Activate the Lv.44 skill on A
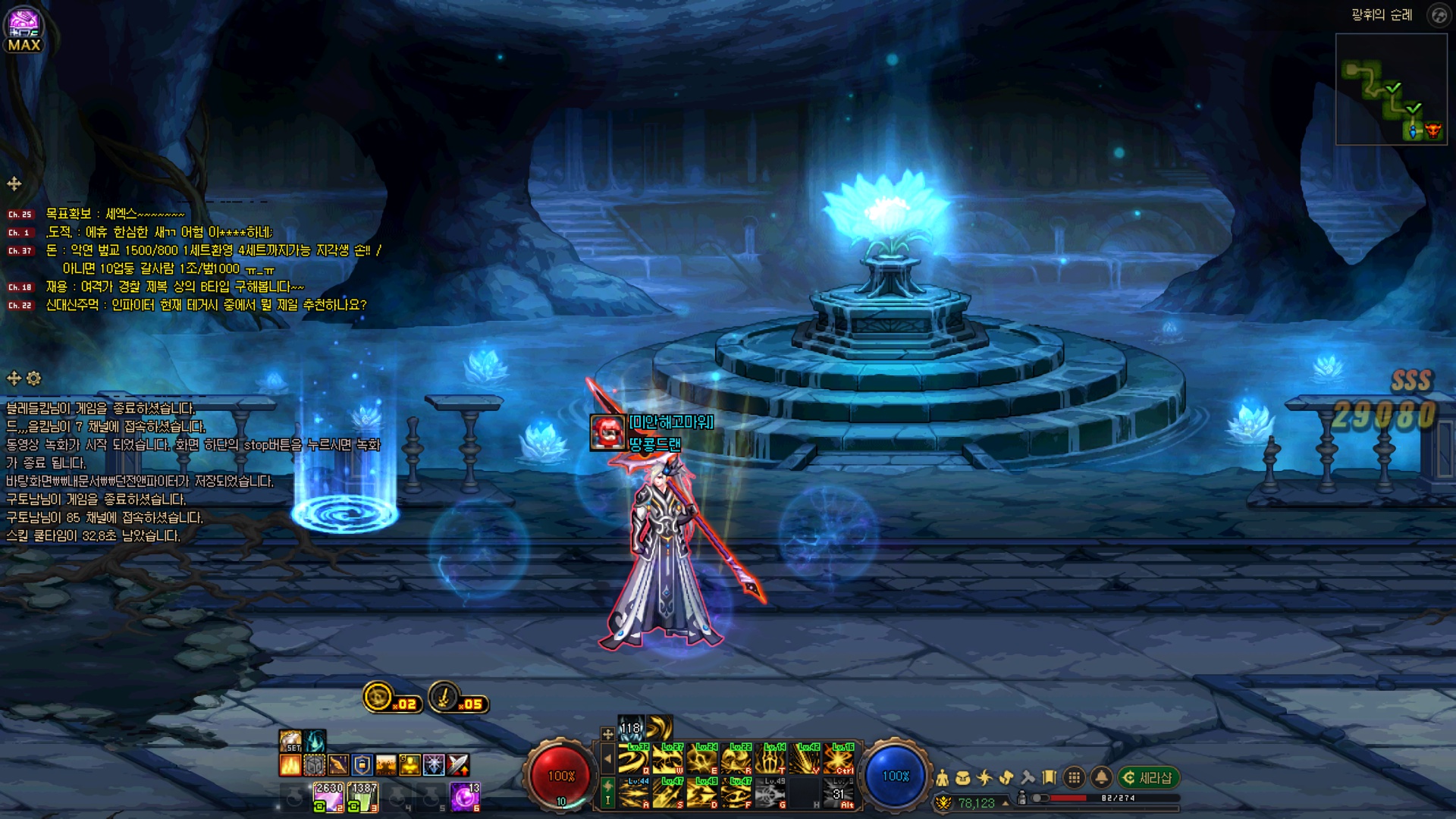Image resolution: width=1456 pixels, height=819 pixels. (x=634, y=793)
